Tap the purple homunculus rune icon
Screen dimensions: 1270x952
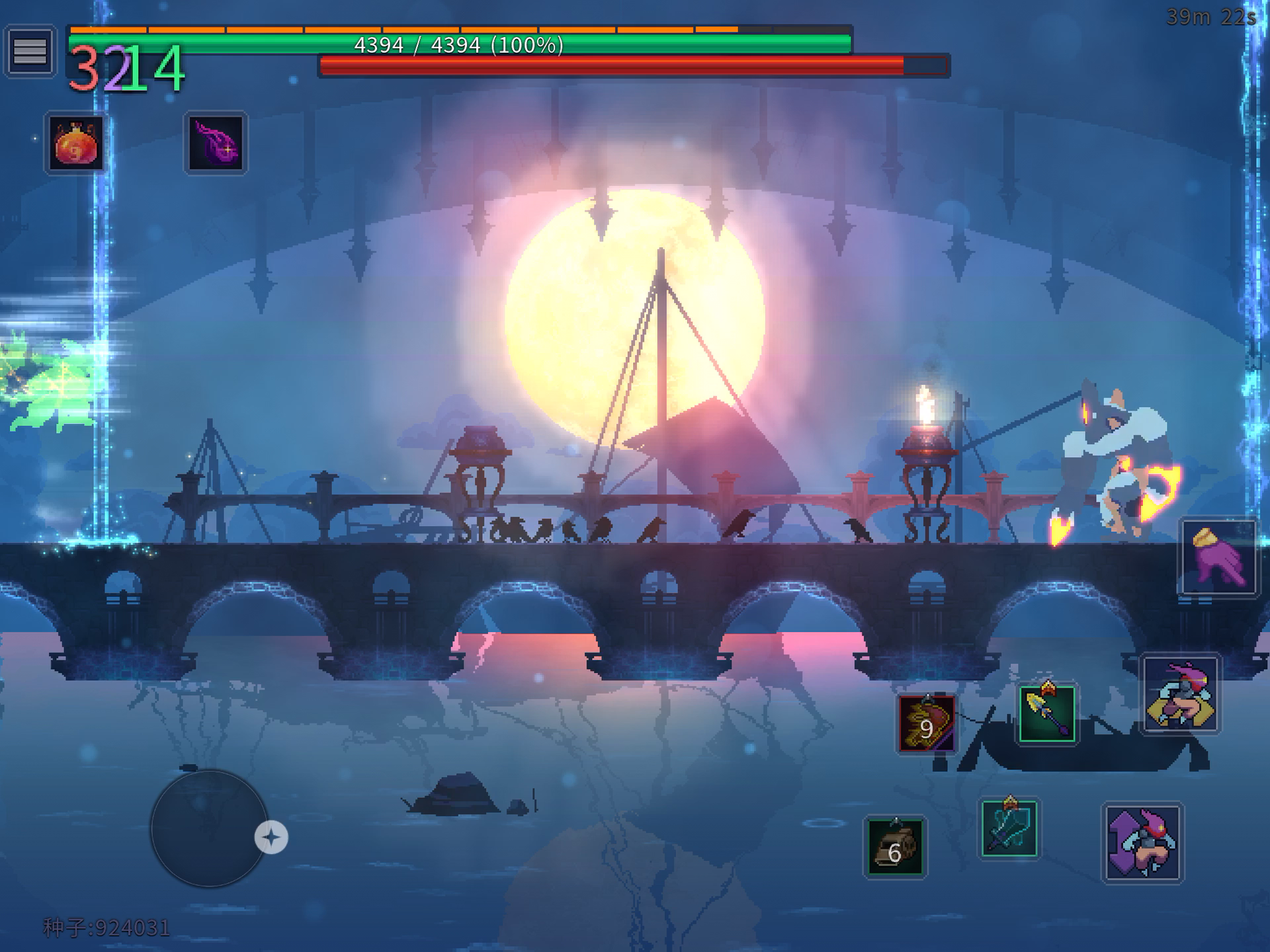click(x=216, y=143)
